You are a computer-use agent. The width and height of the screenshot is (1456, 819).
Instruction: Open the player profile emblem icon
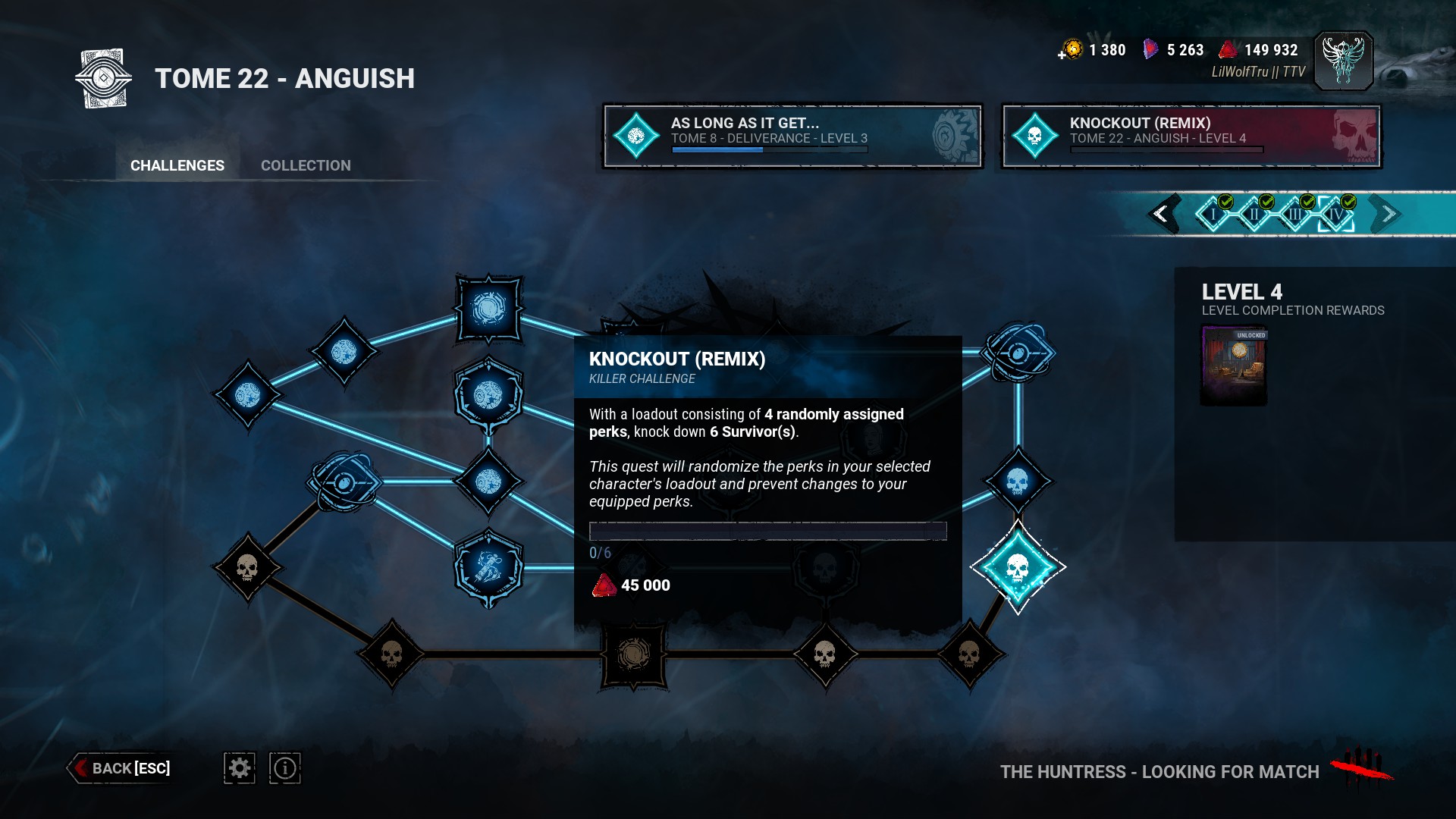[x=1343, y=61]
